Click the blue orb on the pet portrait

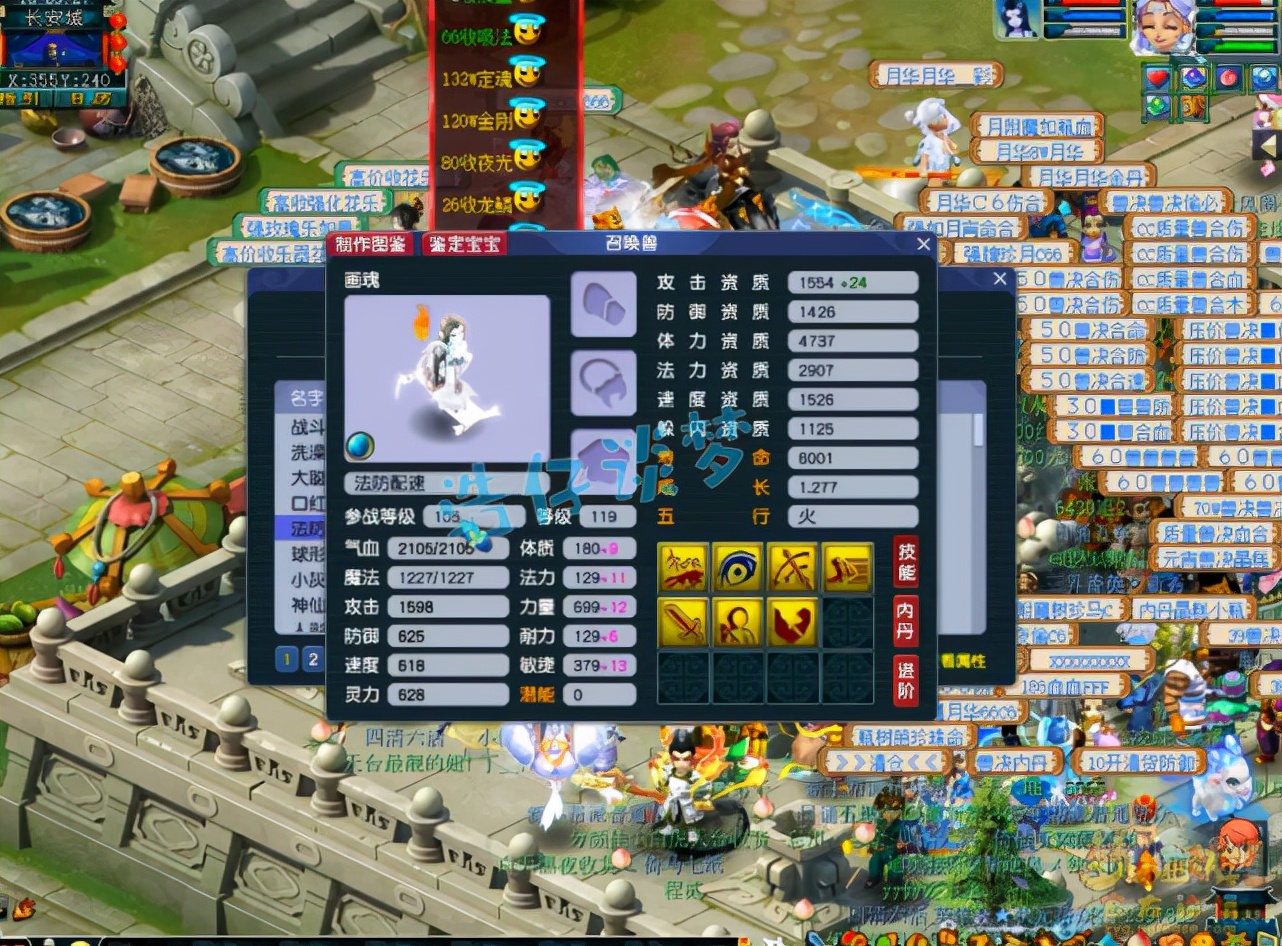(x=360, y=445)
